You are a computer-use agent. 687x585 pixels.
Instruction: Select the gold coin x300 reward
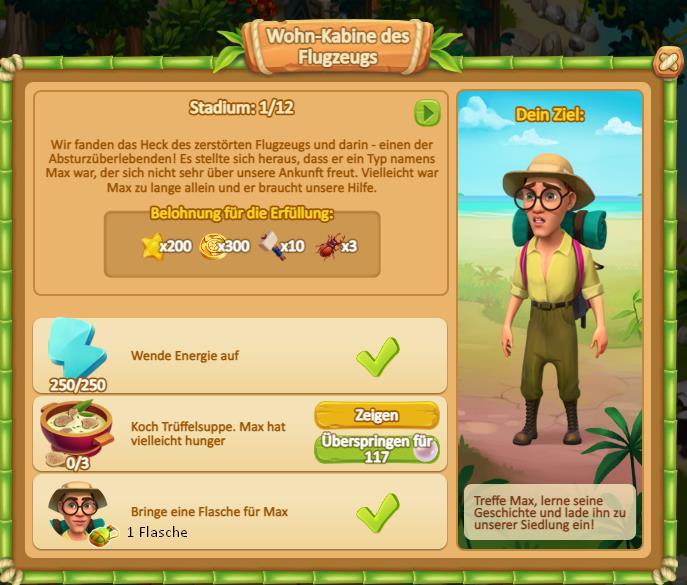click(213, 245)
